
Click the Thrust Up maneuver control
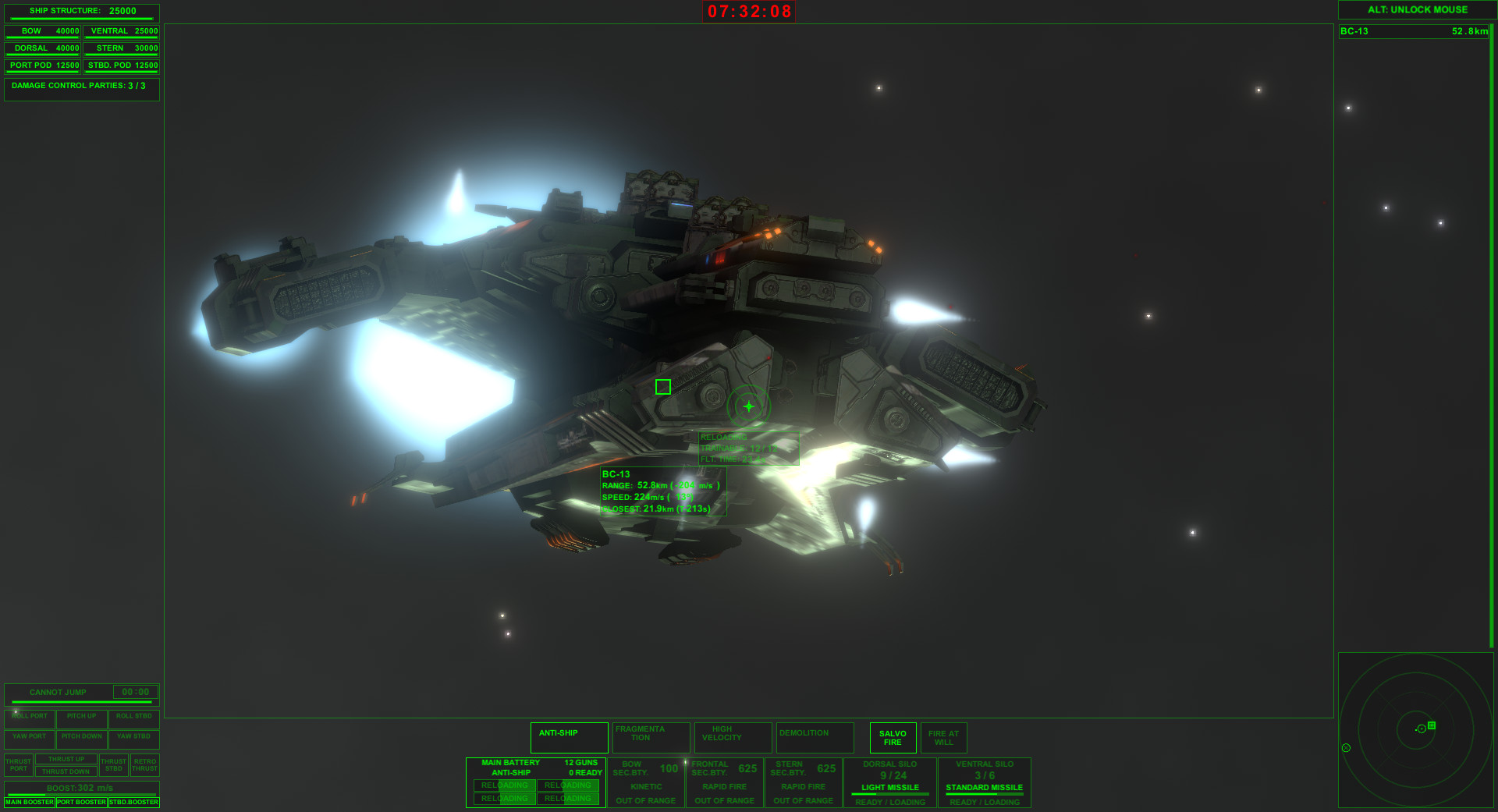[66, 758]
